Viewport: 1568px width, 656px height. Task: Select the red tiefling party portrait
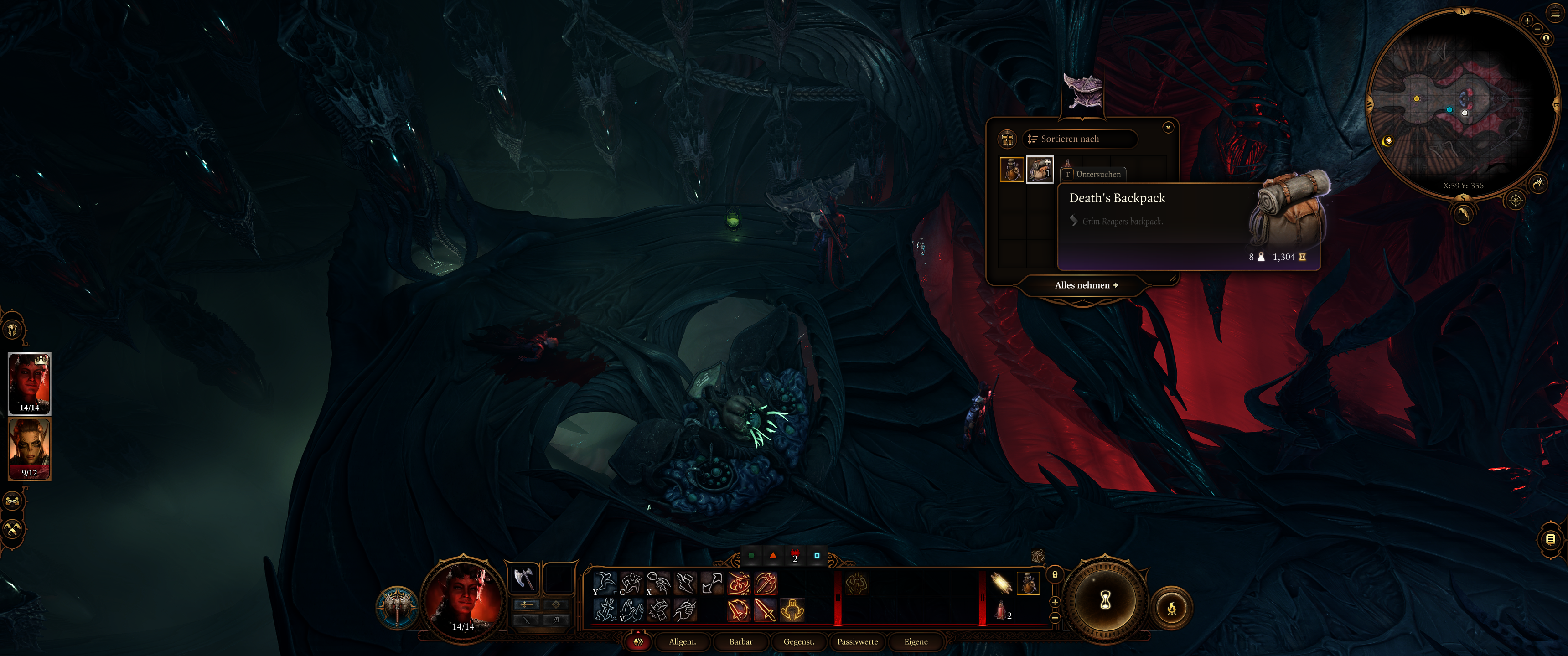(x=29, y=383)
